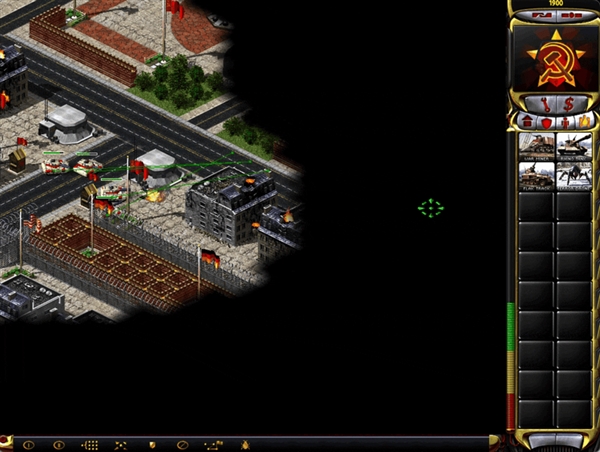This screenshot has height=452, width=600.
Task: Open the shield defenses build tab
Action: [546, 121]
